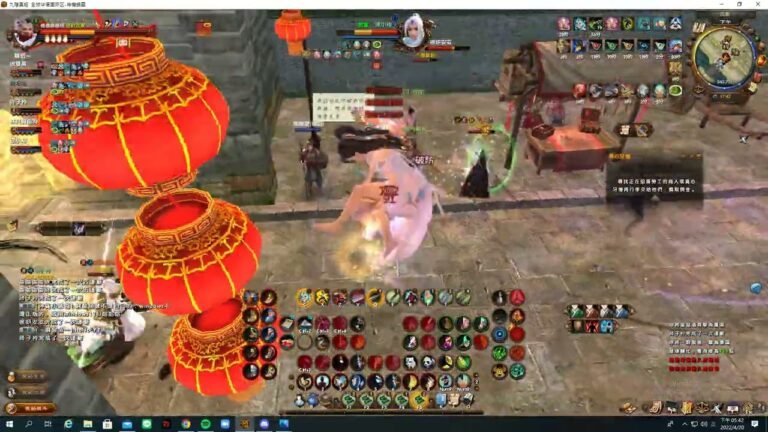The image size is (768, 432).
Task: Activate the highlighted green book hotbar slot
Action: [420, 400]
